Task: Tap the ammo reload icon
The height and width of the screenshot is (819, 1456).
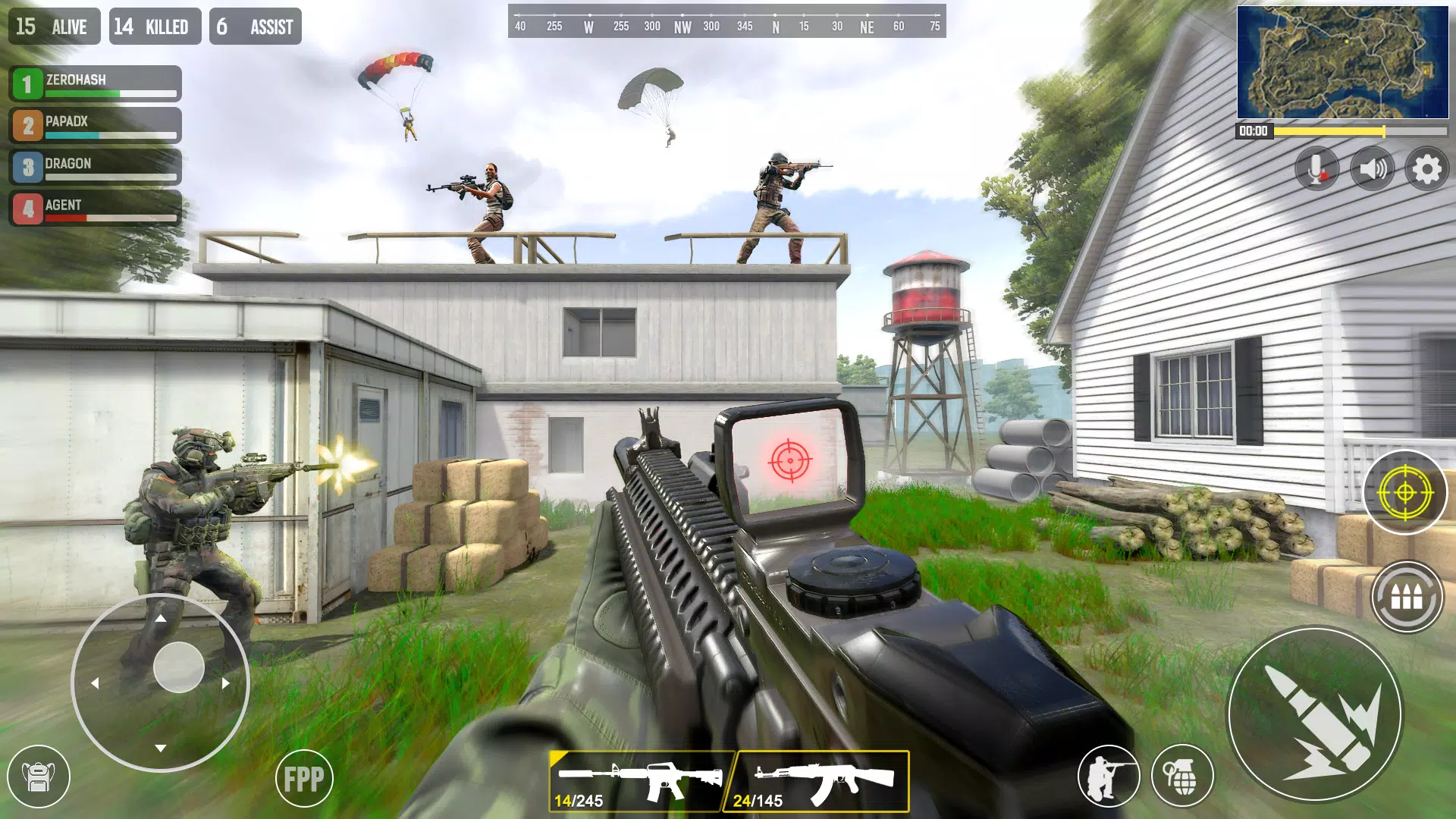Action: pos(1404,598)
